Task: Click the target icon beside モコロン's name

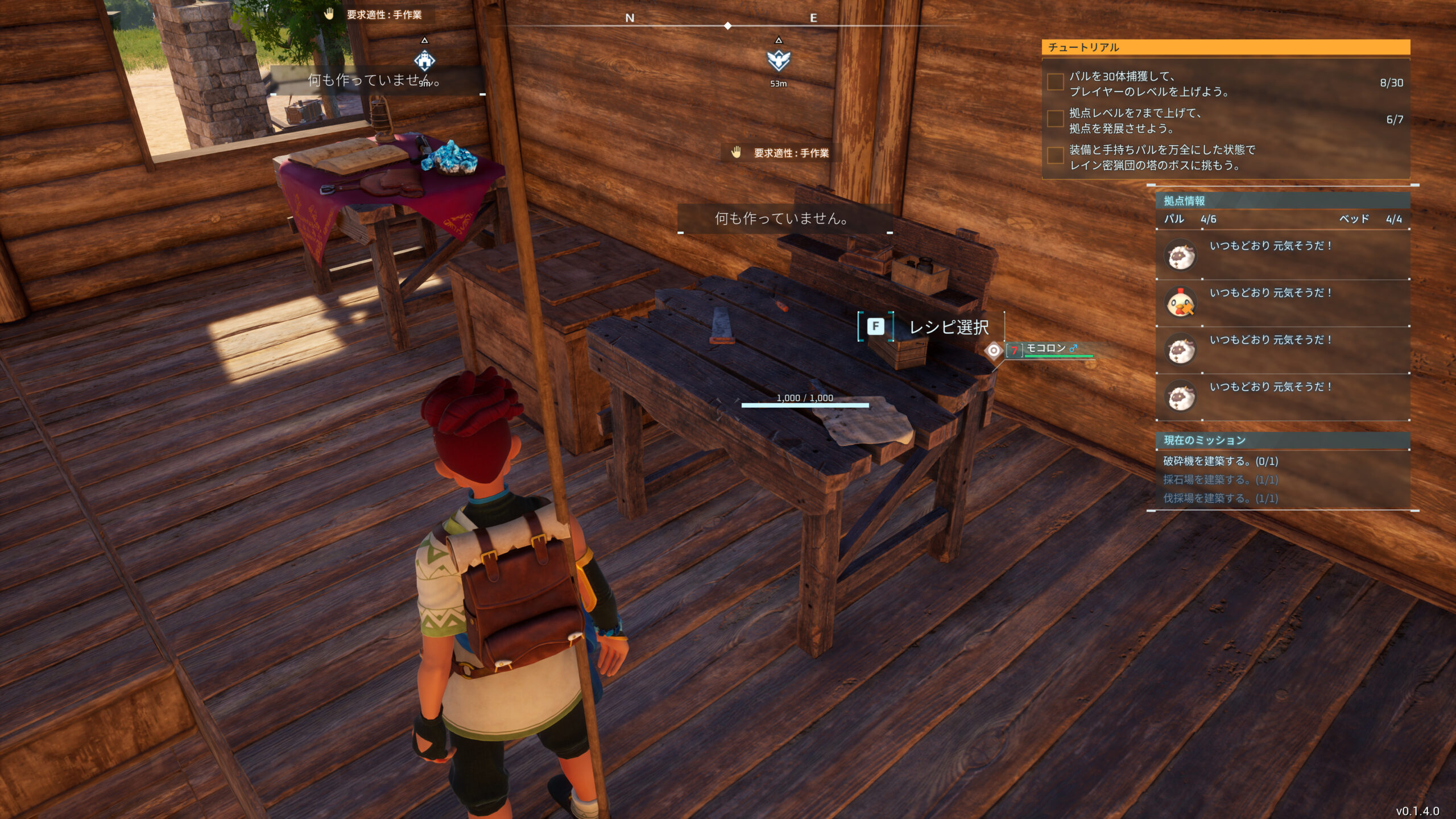Action: click(x=994, y=350)
